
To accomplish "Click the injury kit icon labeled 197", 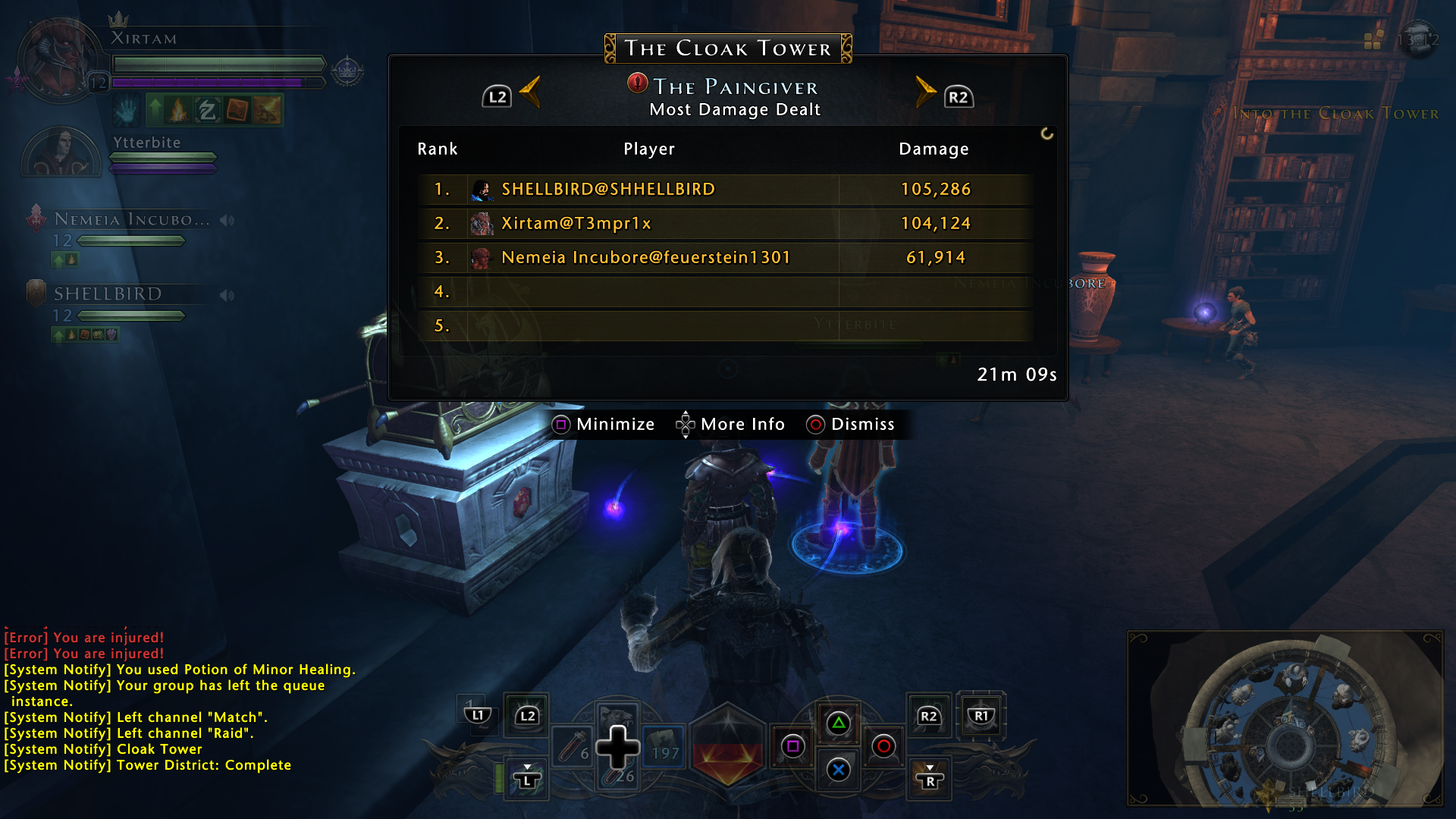I will tap(664, 747).
